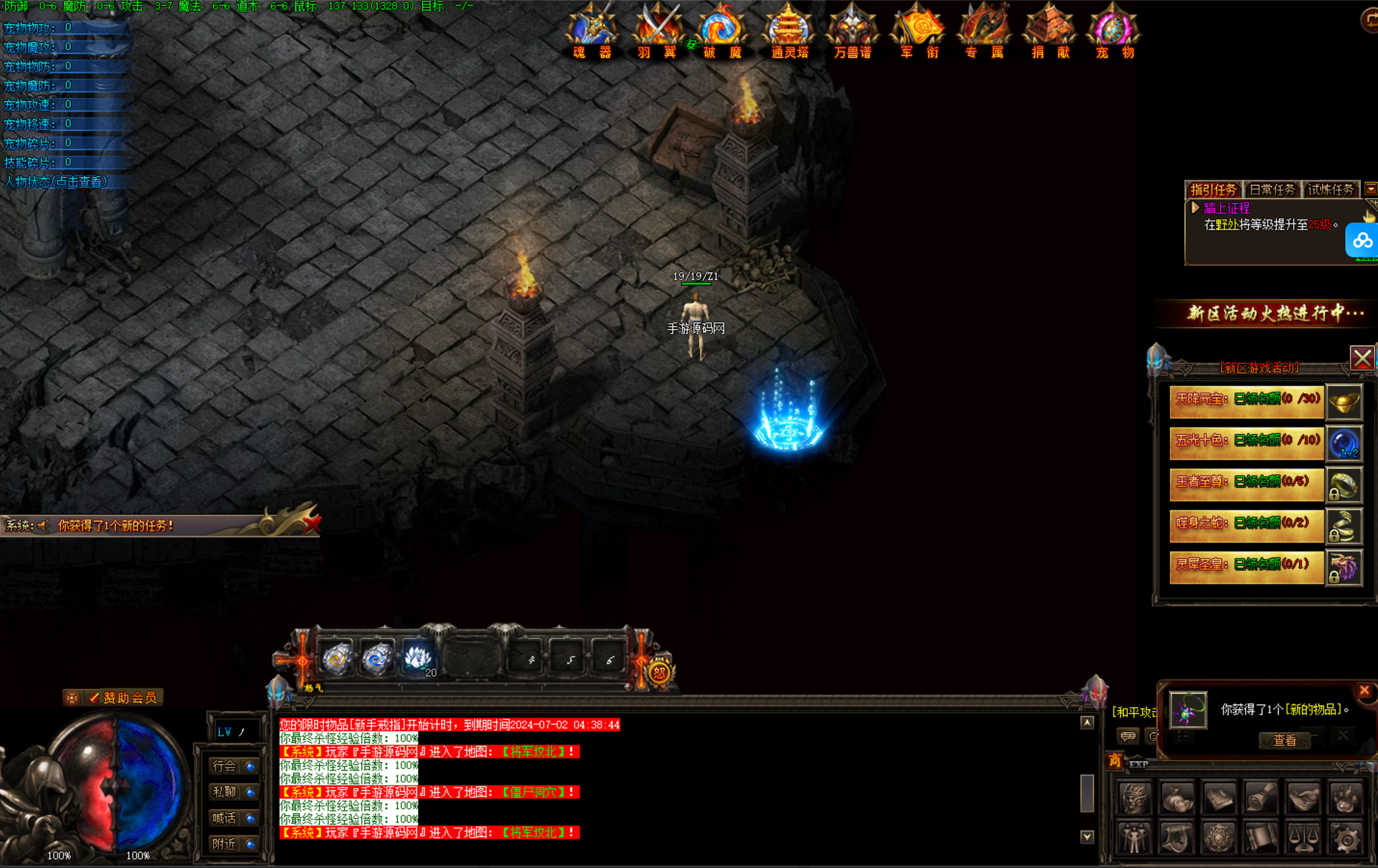The height and width of the screenshot is (868, 1378).
Task: Open the 魂器 menu icon
Action: click(592, 32)
